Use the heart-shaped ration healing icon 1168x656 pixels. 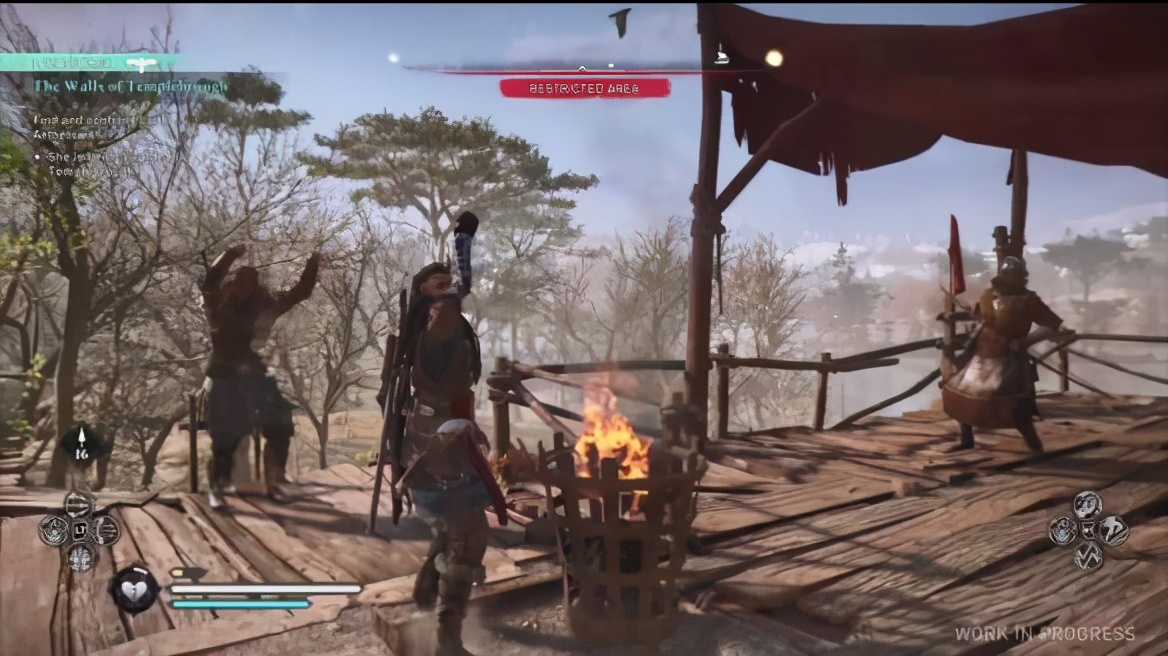pos(134,588)
